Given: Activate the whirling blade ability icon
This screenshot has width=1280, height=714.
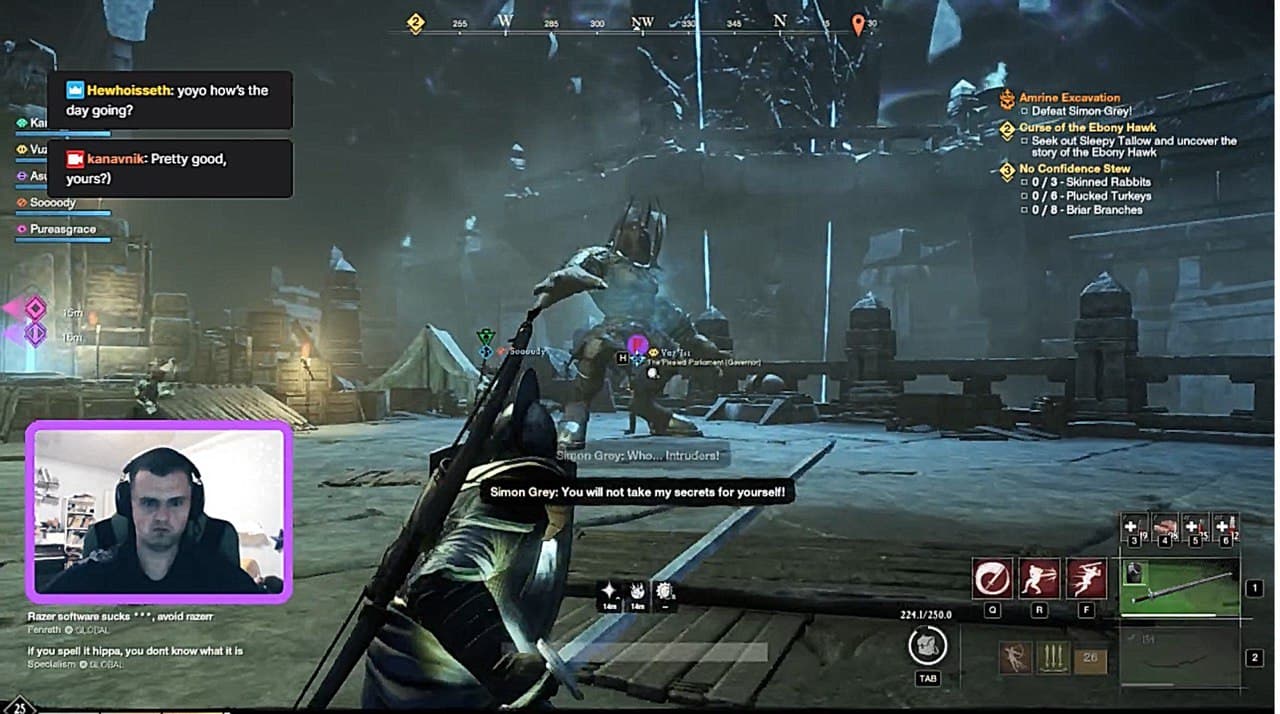Looking at the screenshot, I should point(992,579).
